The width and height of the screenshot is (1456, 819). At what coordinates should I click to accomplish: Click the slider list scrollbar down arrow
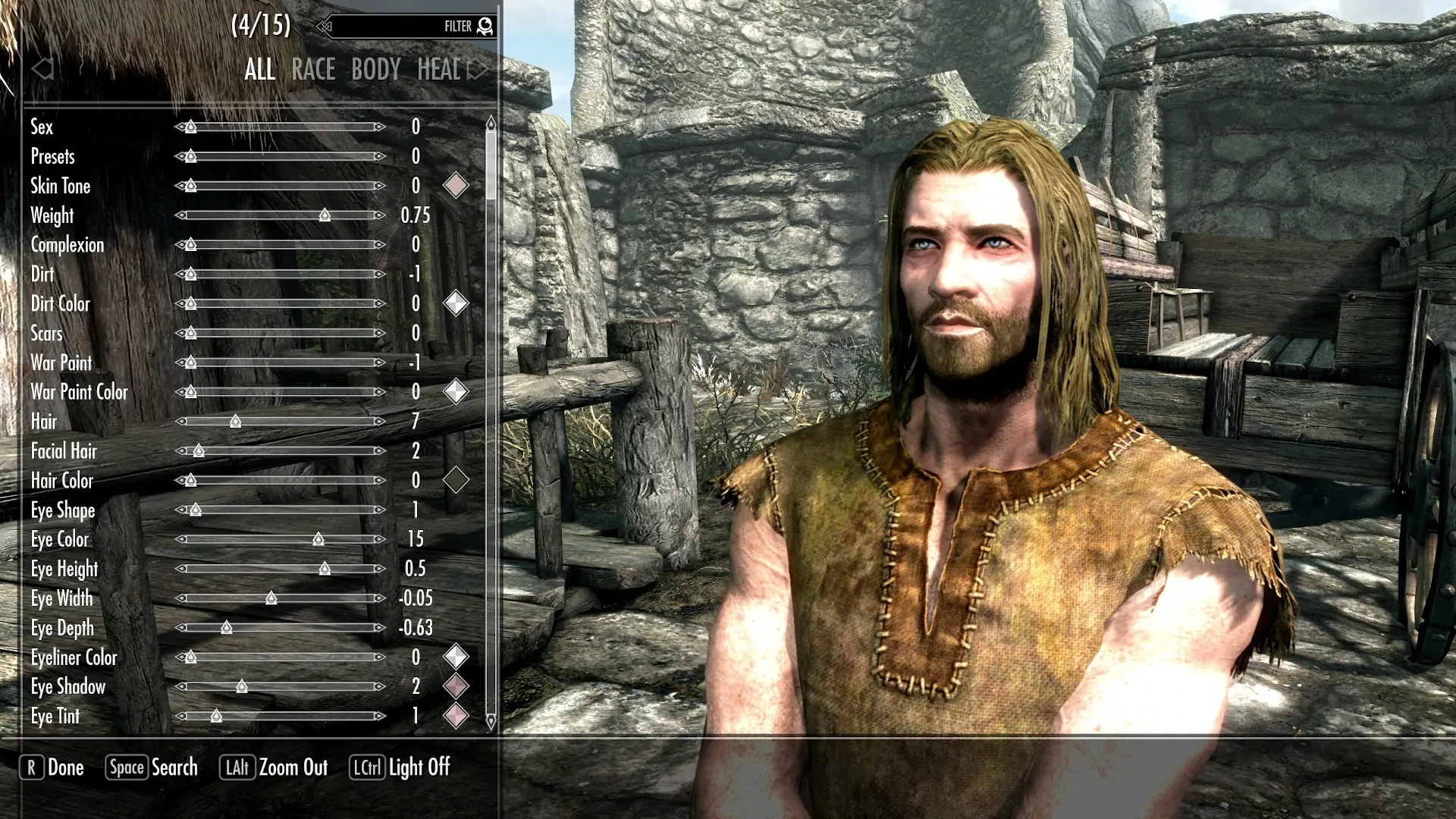click(491, 721)
